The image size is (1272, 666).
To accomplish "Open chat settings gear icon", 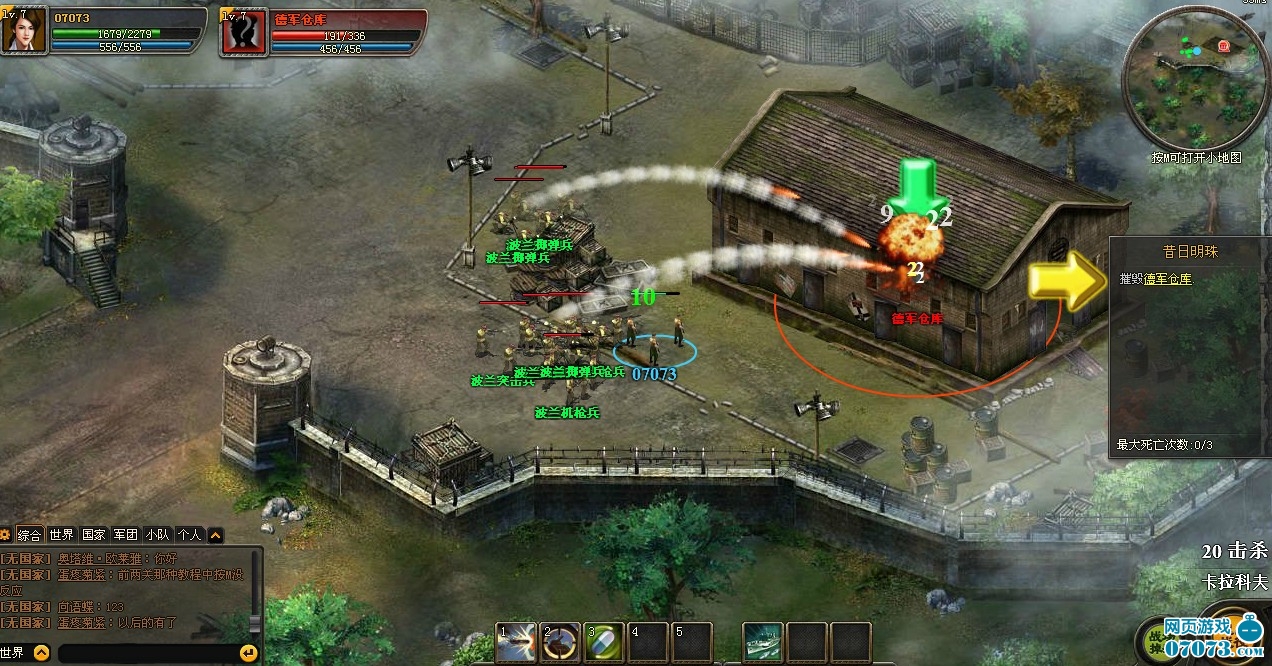I will (6, 535).
